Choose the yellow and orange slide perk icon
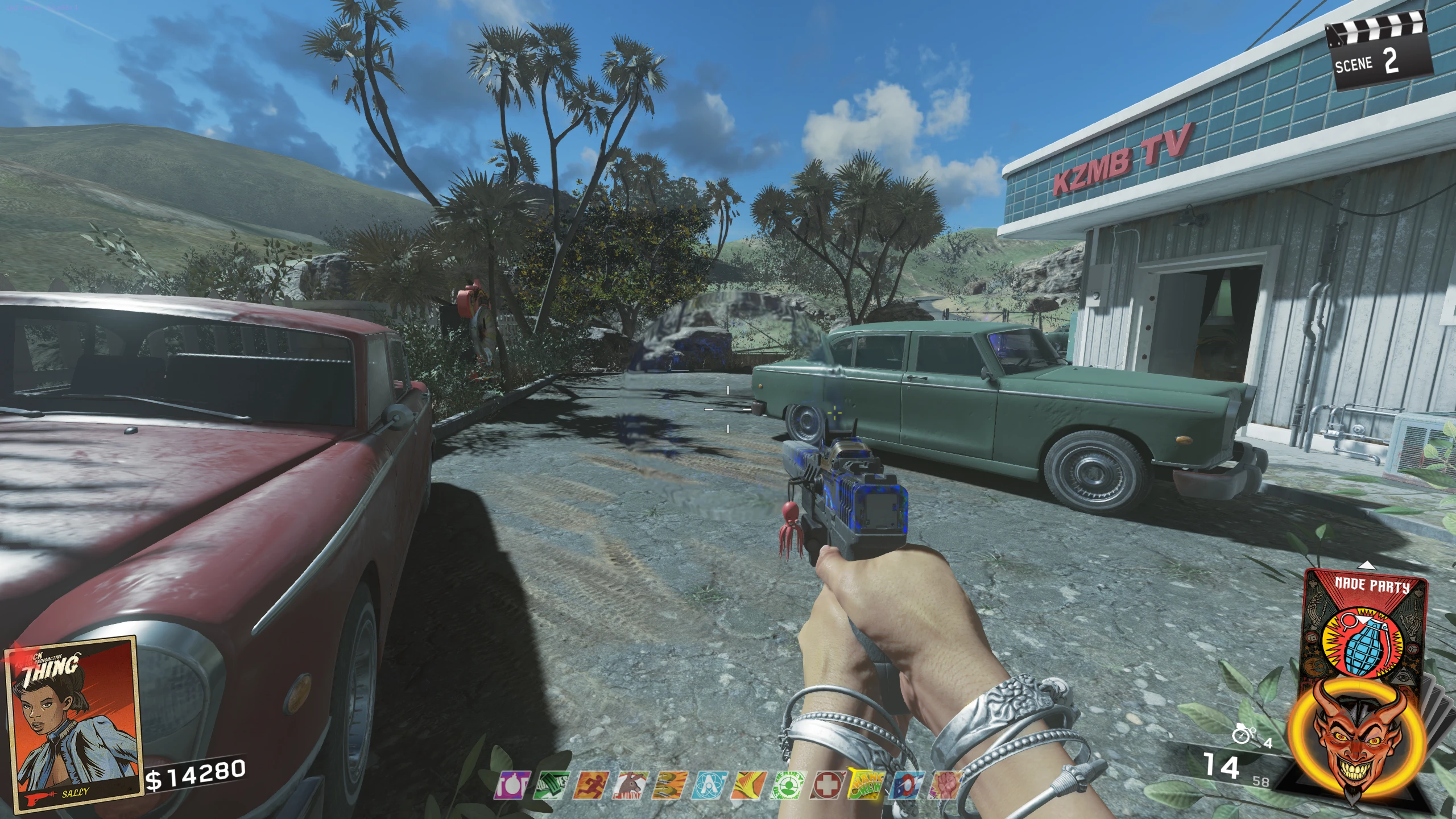Viewport: 1456px width, 819px height. point(748,785)
